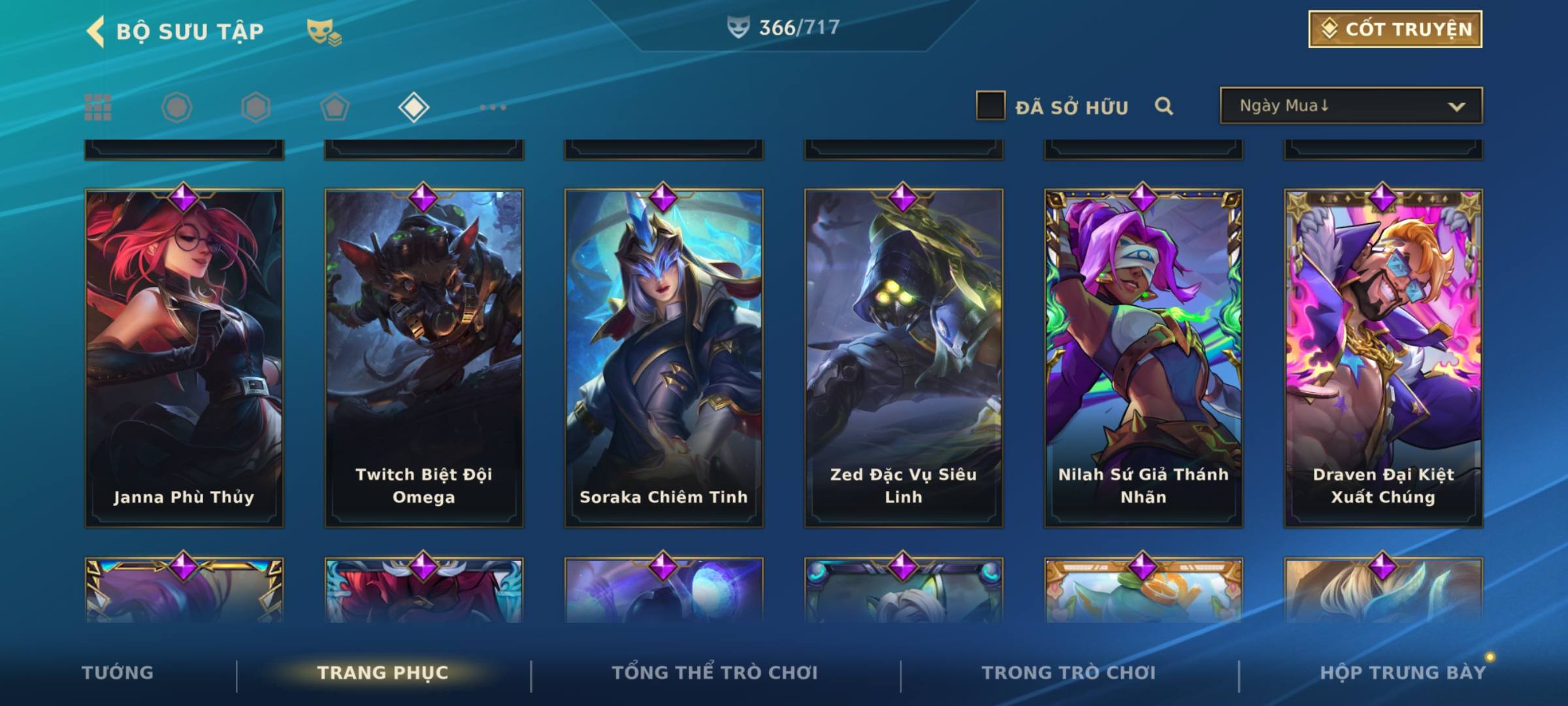This screenshot has width=1568, height=706.
Task: Open the Cốt Truyện button
Action: point(1395,29)
